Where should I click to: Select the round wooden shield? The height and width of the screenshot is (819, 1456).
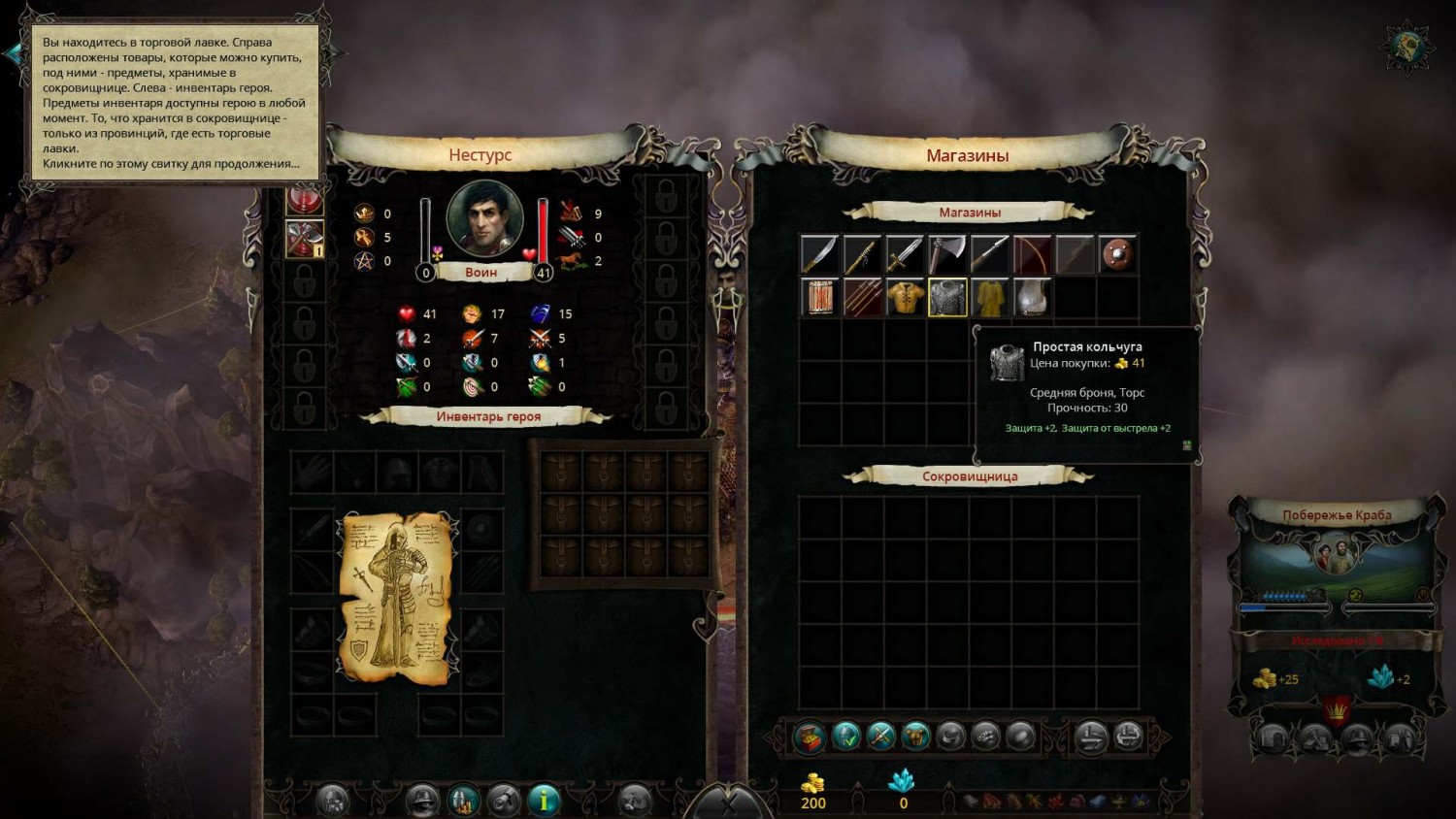(x=1118, y=254)
